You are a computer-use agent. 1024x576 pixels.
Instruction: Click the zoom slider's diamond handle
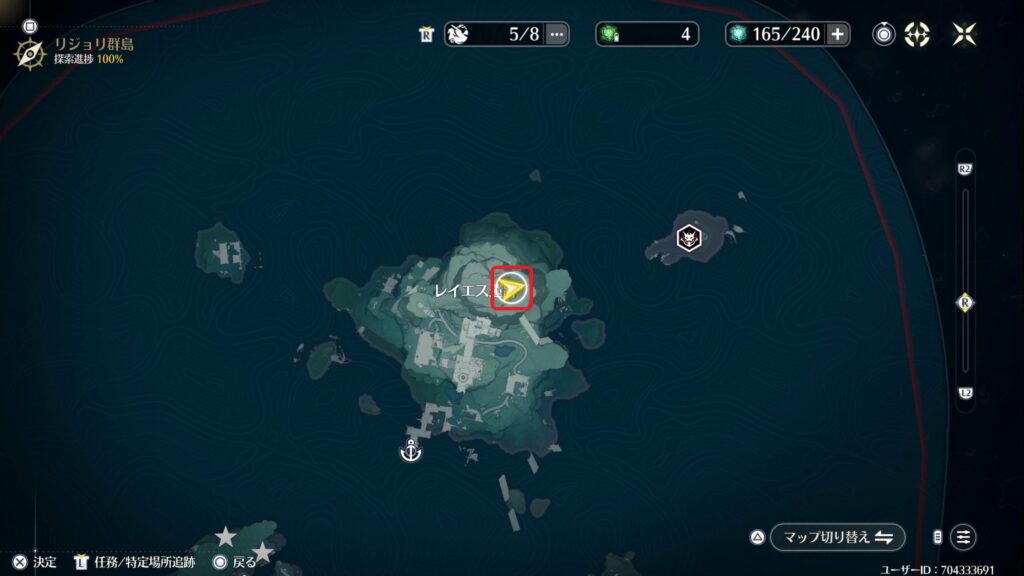[965, 302]
